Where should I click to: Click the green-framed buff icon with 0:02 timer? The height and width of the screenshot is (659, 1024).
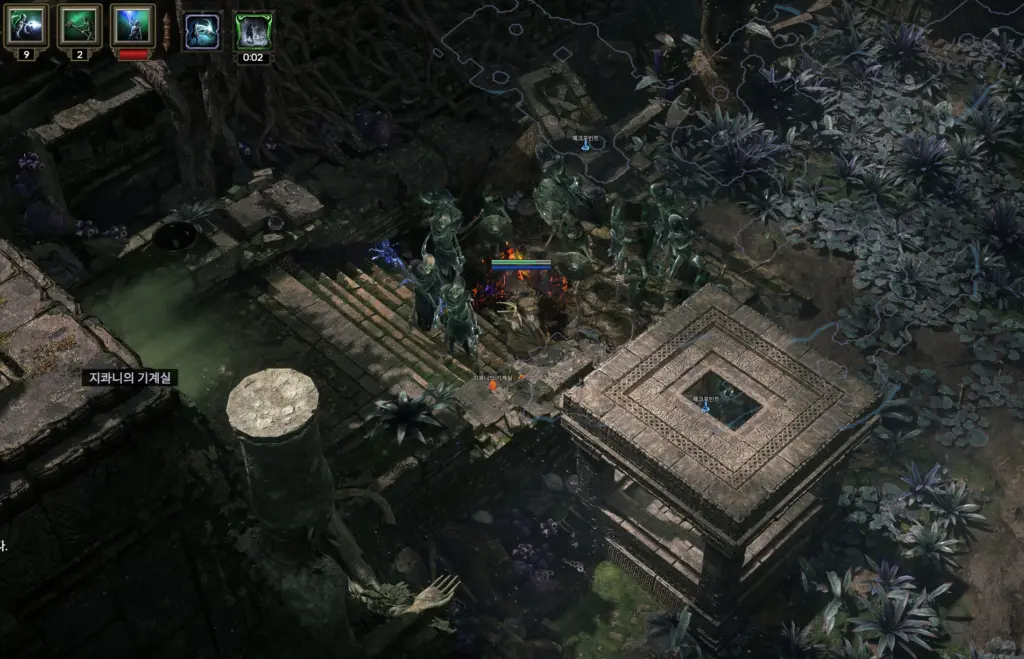pos(254,31)
